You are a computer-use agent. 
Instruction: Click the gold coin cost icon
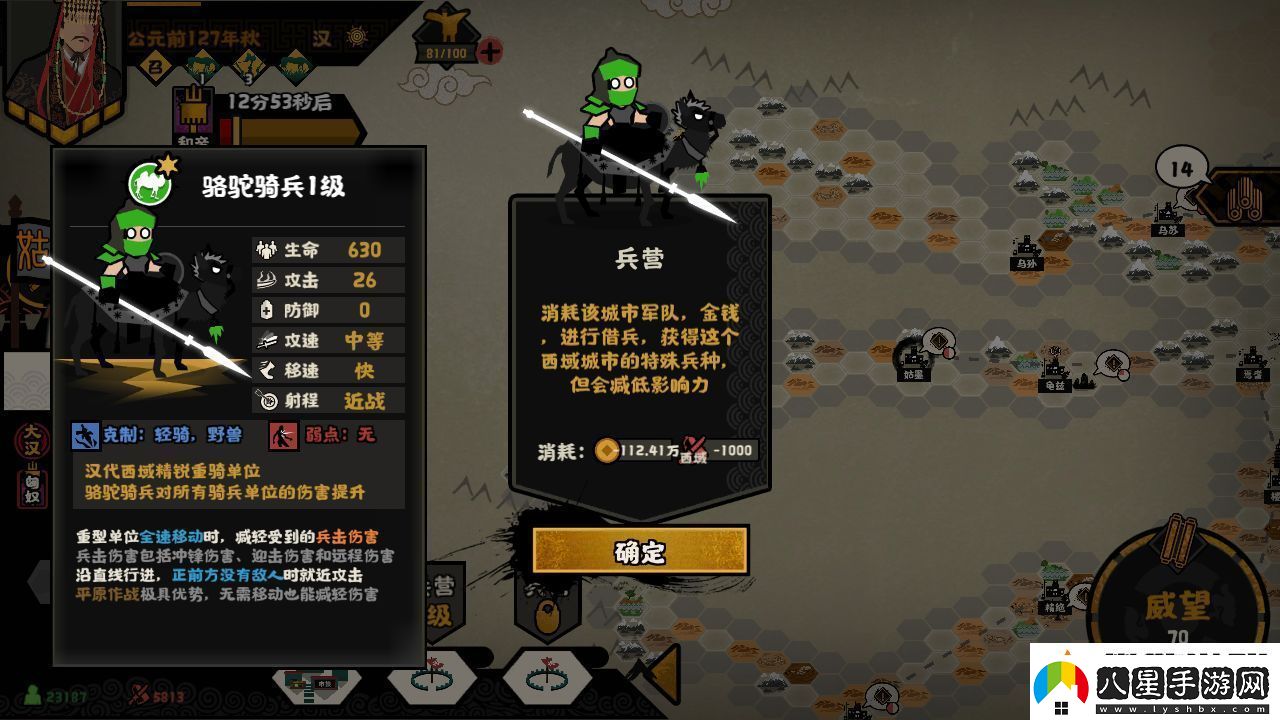[x=608, y=450]
